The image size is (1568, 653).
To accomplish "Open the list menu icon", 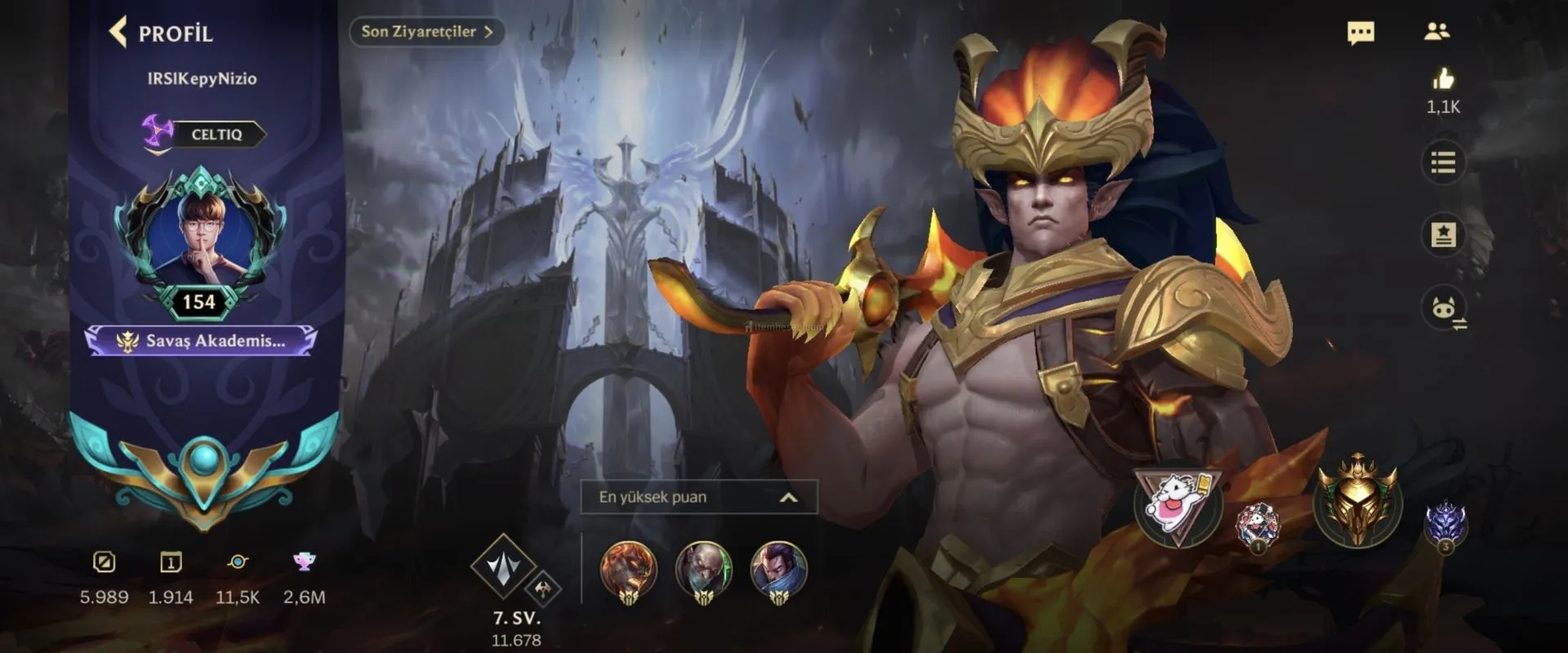I will pos(1443,163).
